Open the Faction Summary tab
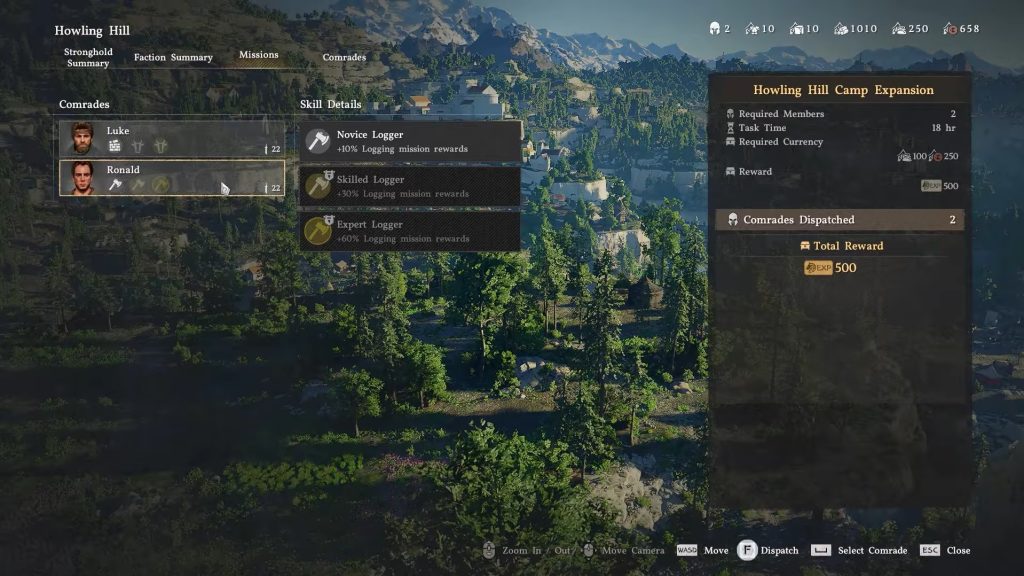The width and height of the screenshot is (1024, 576). (x=173, y=58)
